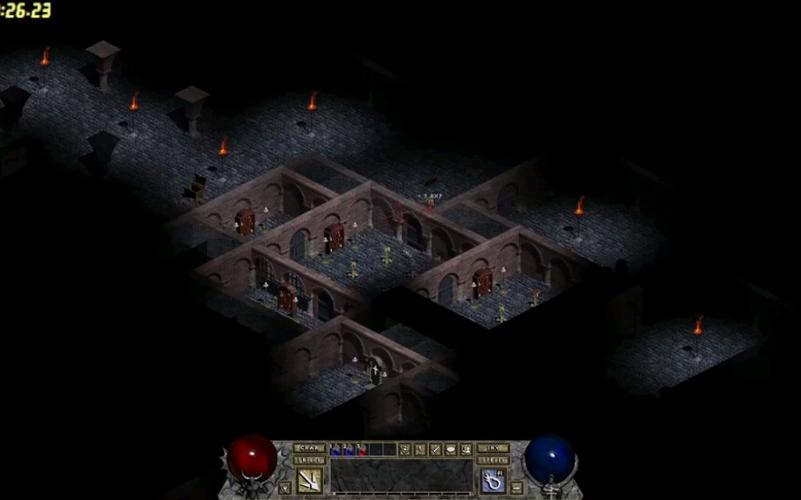
Task: Select the blue right-click skill icon
Action: (x=493, y=480)
